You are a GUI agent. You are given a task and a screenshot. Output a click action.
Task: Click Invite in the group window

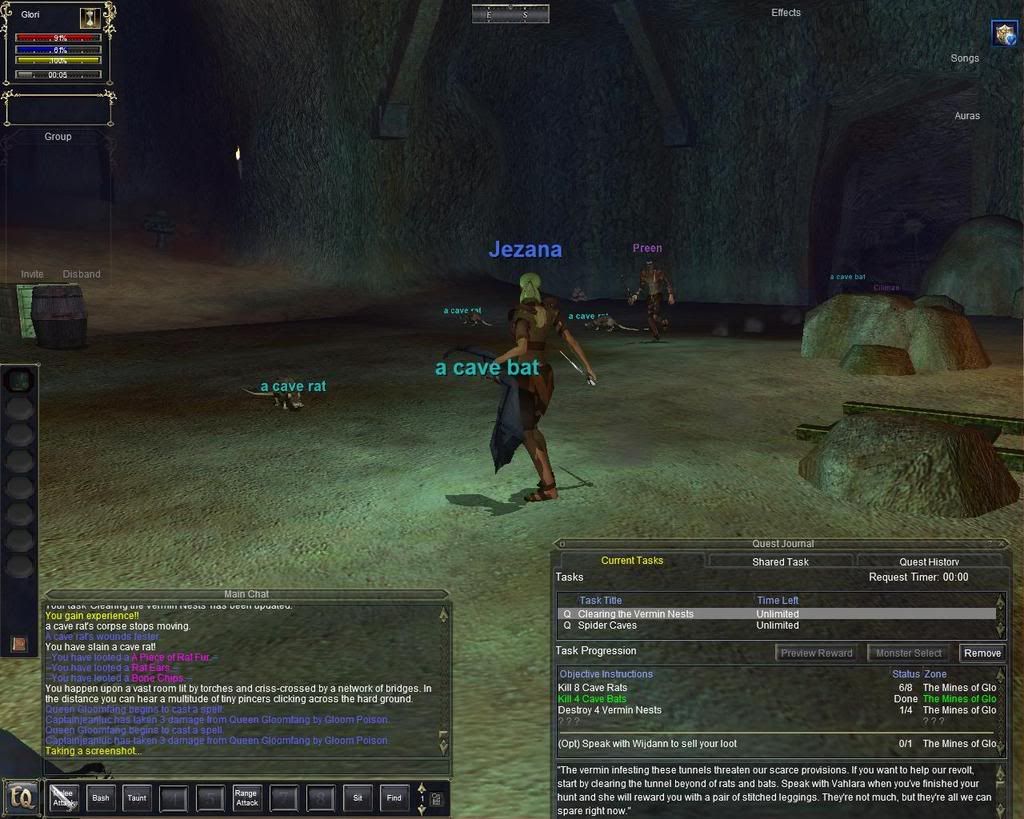tap(32, 274)
